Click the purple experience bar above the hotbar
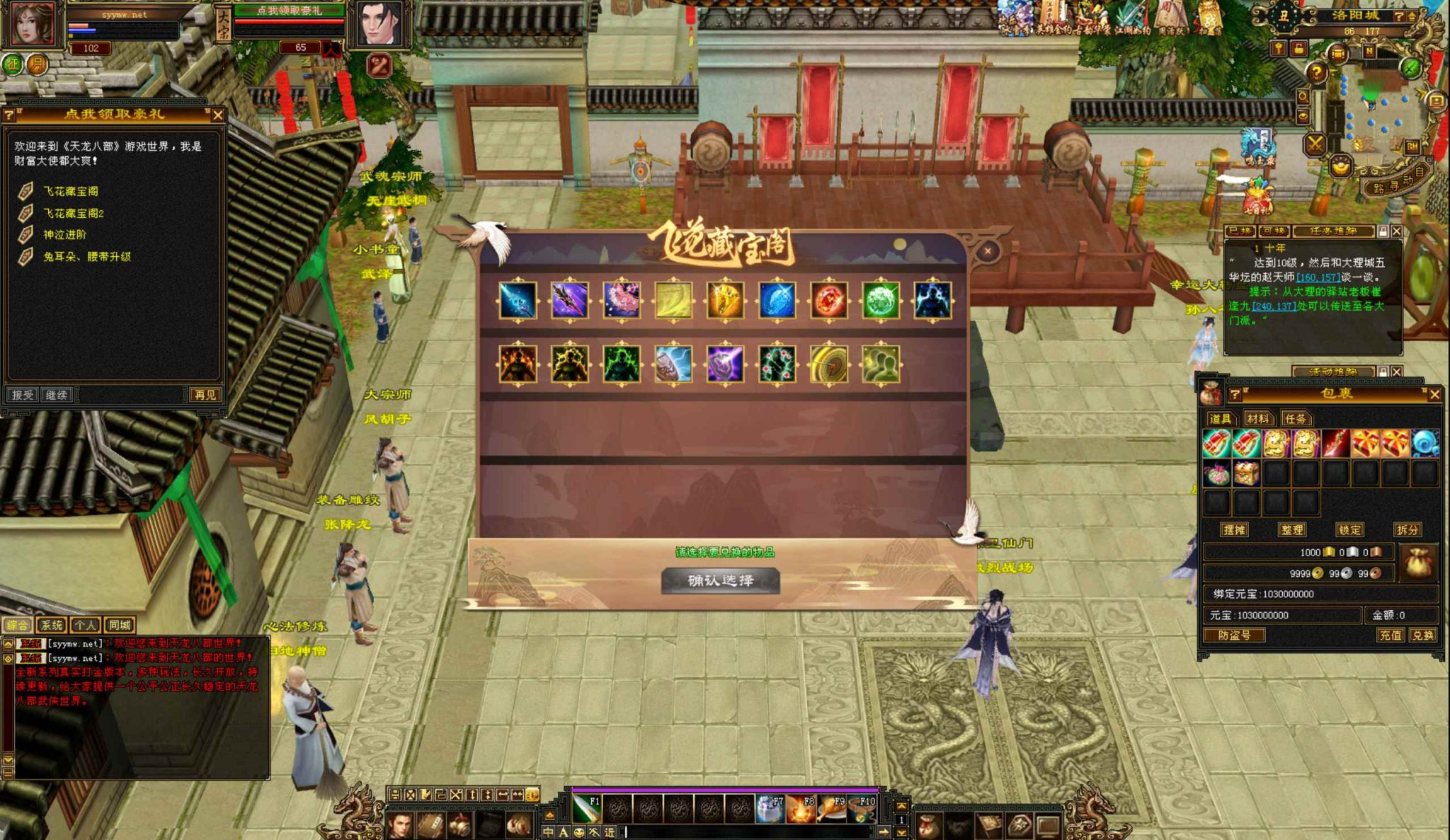 722,789
